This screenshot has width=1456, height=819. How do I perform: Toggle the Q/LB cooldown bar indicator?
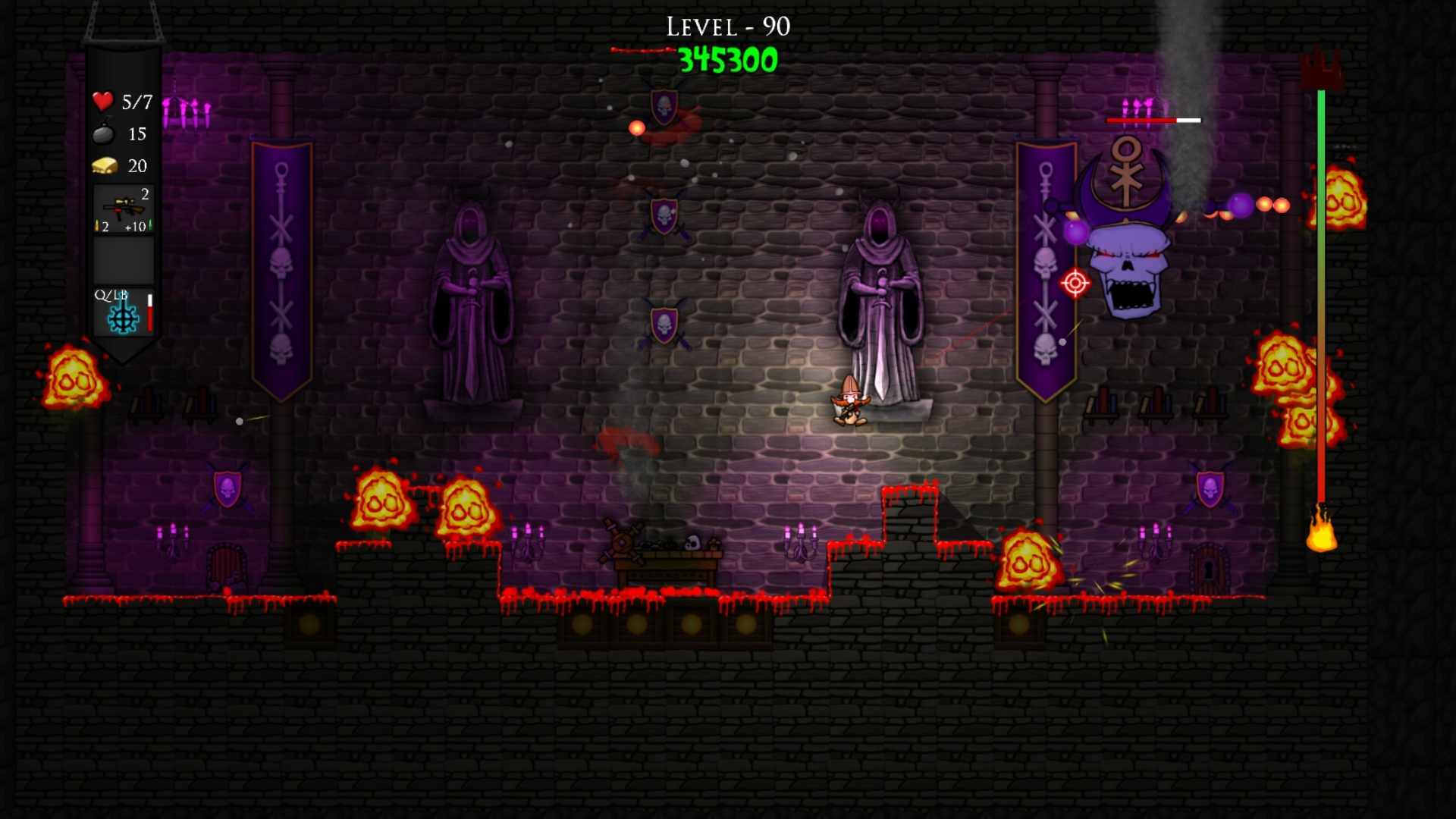150,314
